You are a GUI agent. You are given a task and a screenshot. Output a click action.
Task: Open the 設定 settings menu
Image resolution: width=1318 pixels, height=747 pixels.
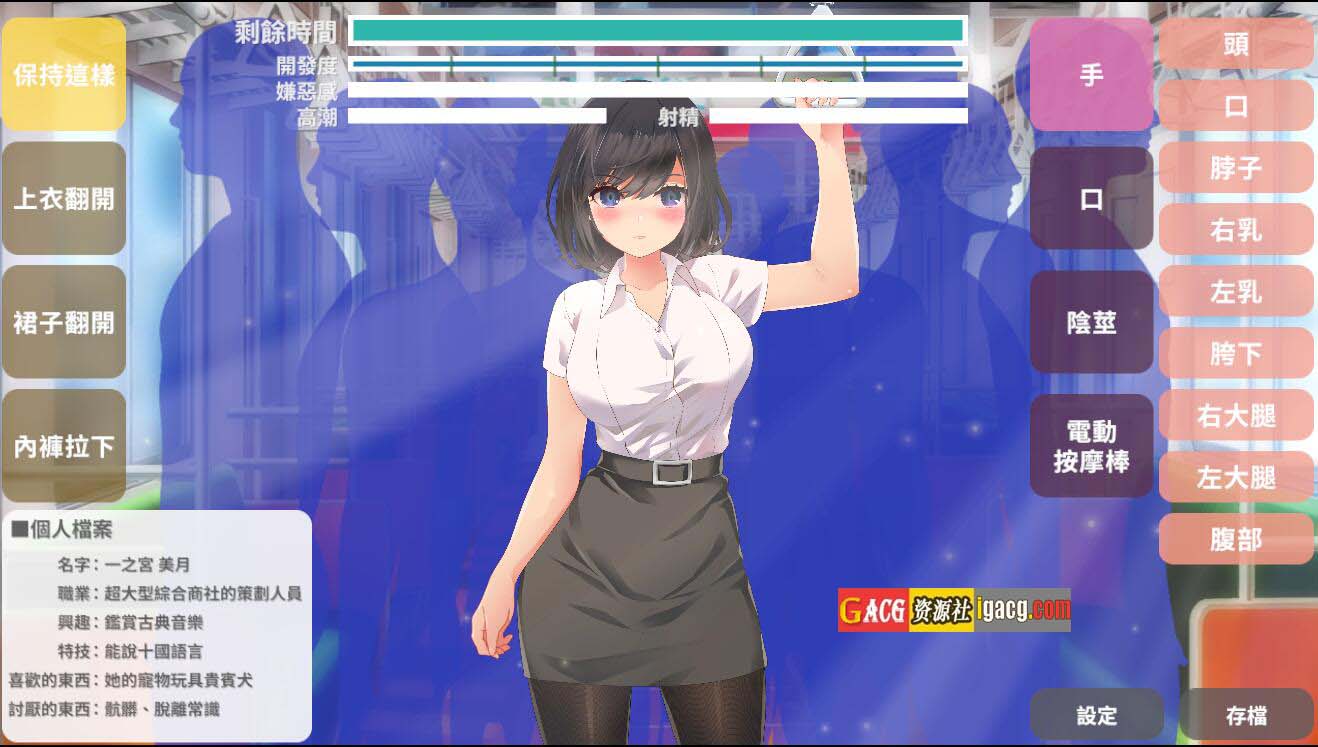click(x=1096, y=715)
